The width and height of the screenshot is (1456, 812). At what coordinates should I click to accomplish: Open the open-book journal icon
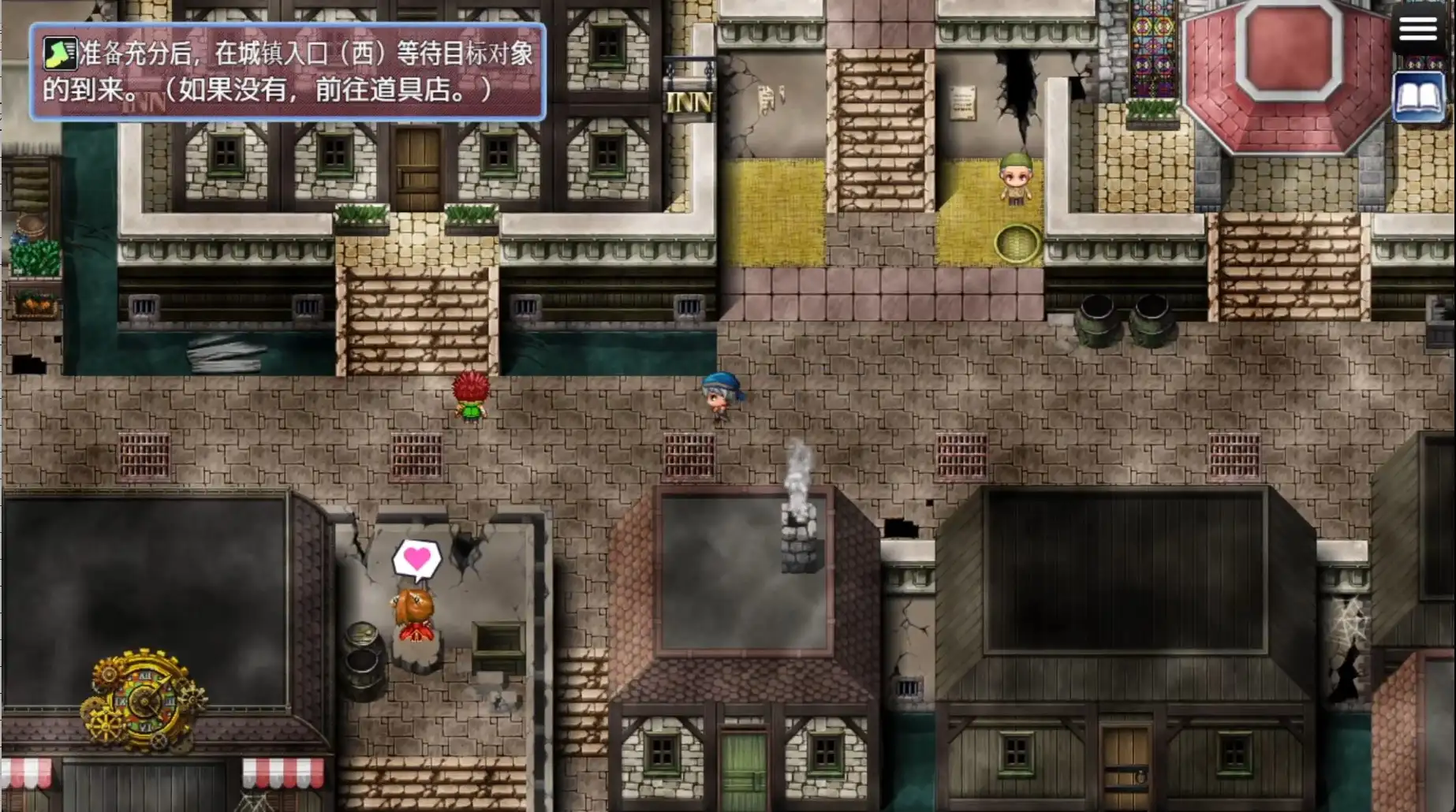click(x=1419, y=98)
